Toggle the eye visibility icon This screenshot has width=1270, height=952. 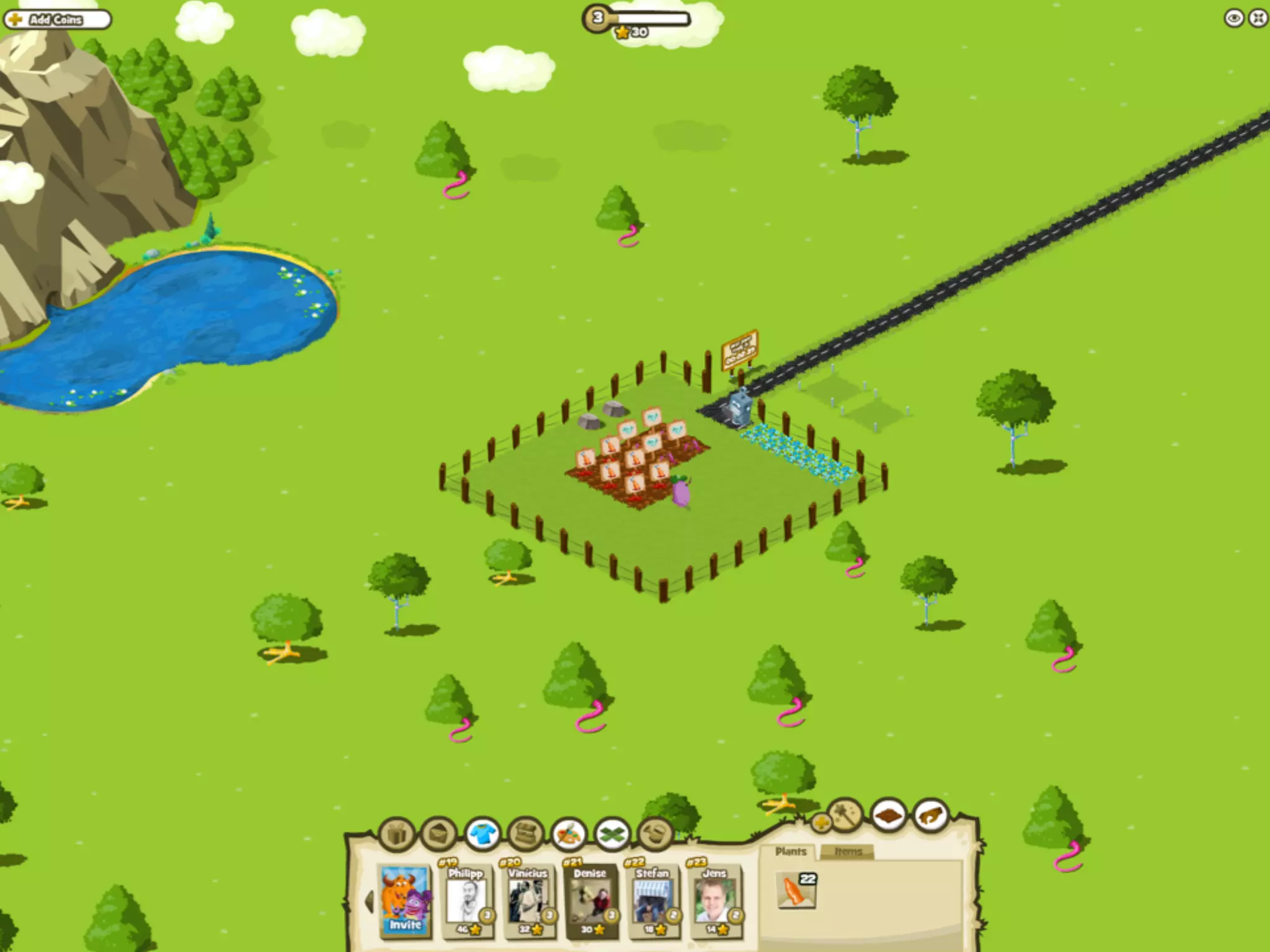pos(1233,18)
